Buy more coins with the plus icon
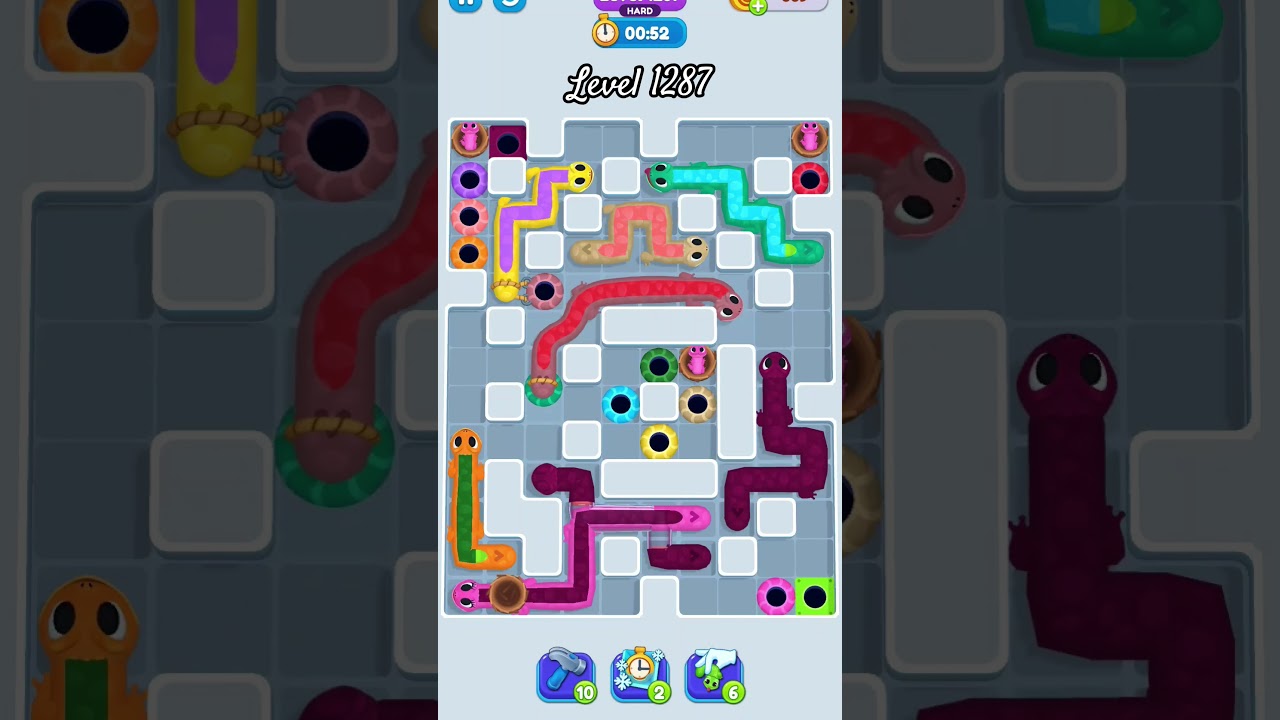 coord(757,6)
